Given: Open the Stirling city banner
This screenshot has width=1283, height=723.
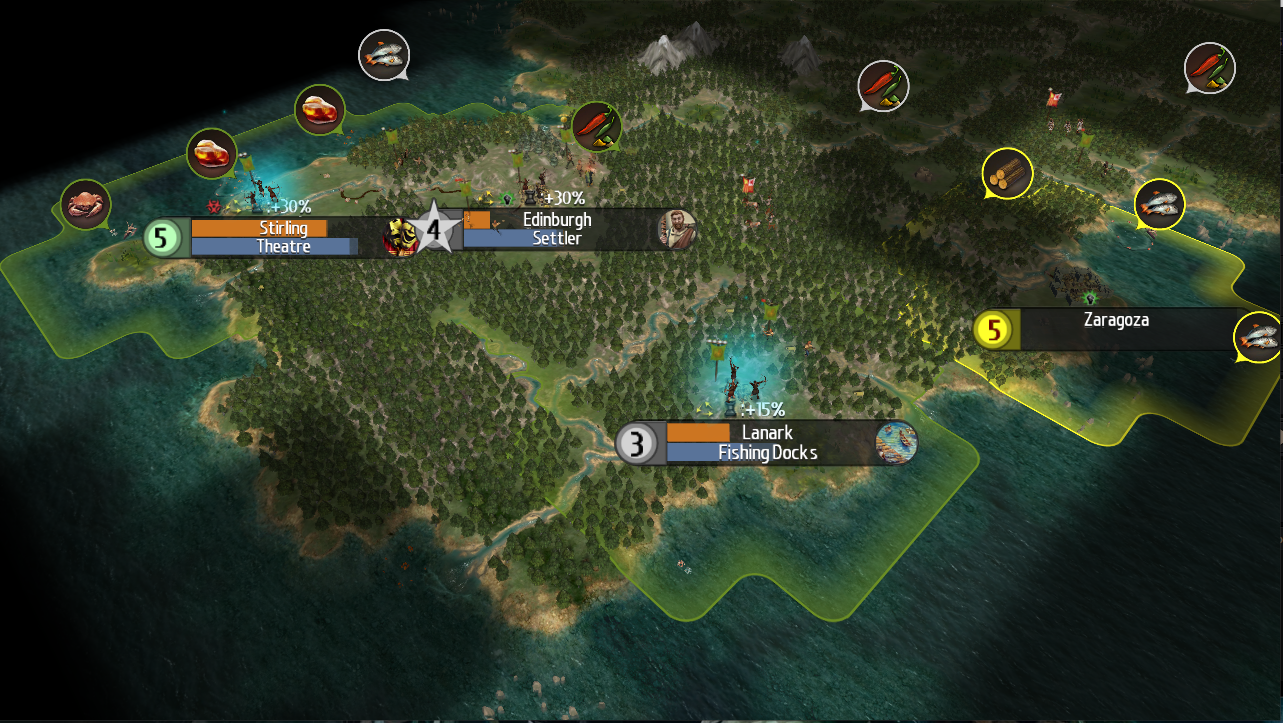Looking at the screenshot, I should [x=283, y=228].
